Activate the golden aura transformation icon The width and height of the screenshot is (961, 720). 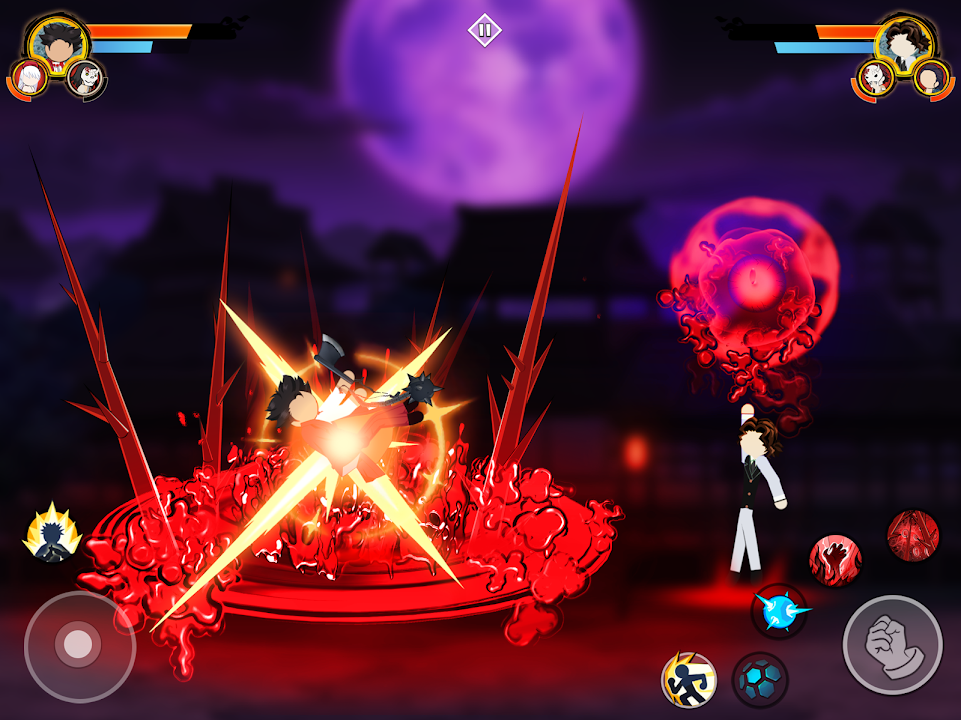[51, 532]
